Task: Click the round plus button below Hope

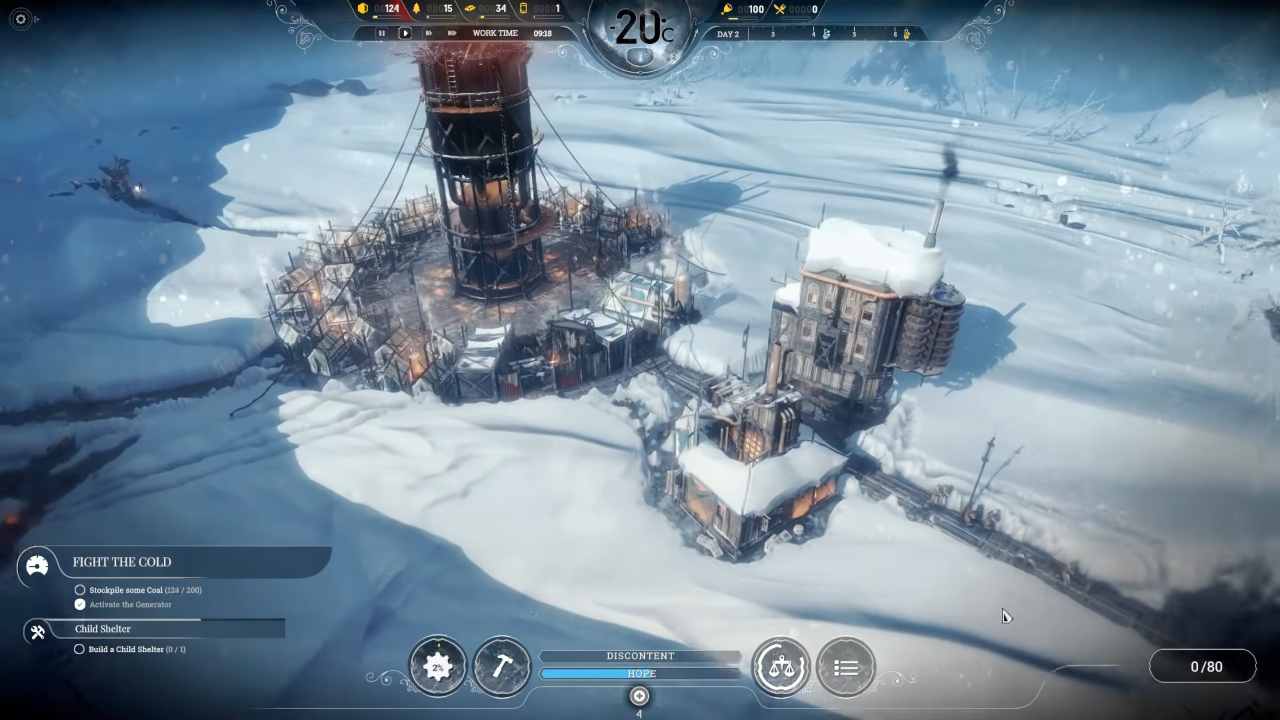Action: point(640,696)
